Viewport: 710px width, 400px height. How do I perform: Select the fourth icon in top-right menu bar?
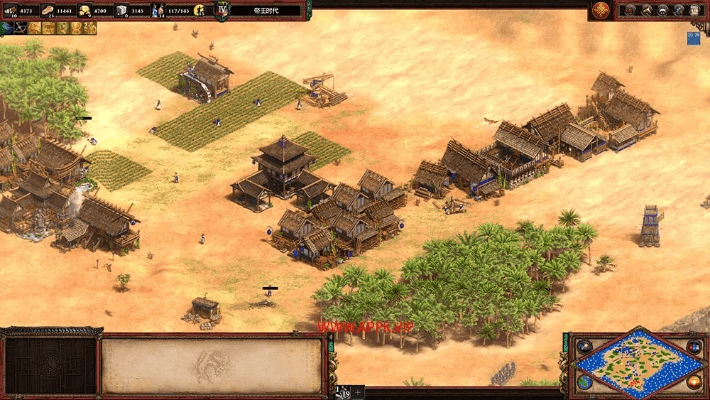(678, 10)
